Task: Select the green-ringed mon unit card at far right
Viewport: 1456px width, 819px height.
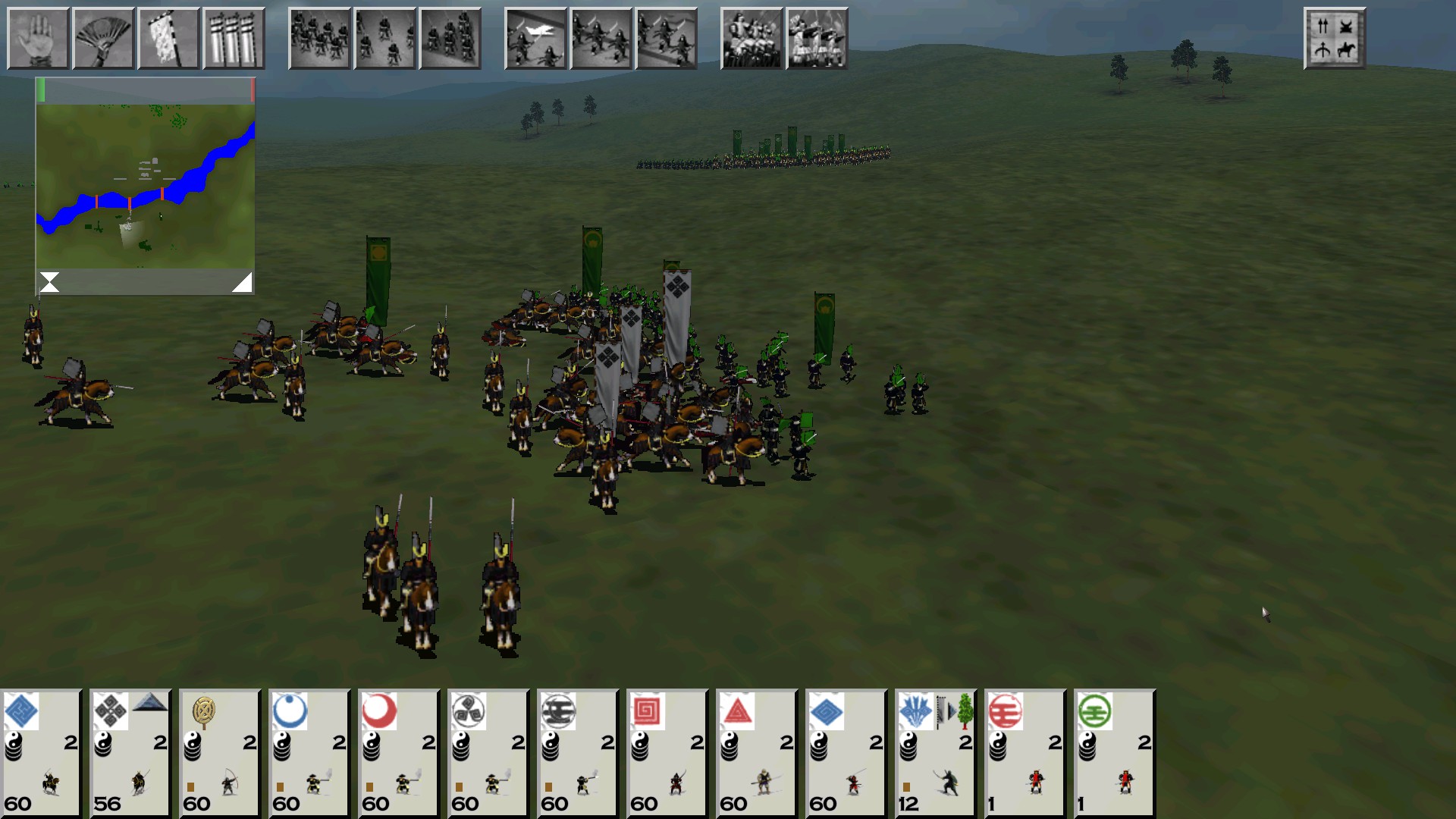Action: 1113,751
